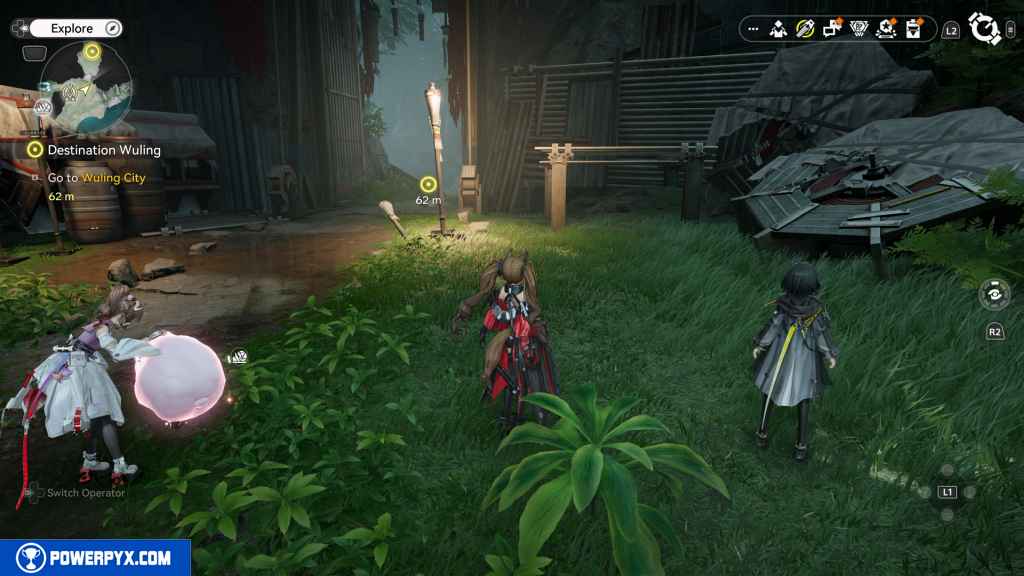Open the triangular badge icon
The image size is (1024, 576).
(x=859, y=29)
